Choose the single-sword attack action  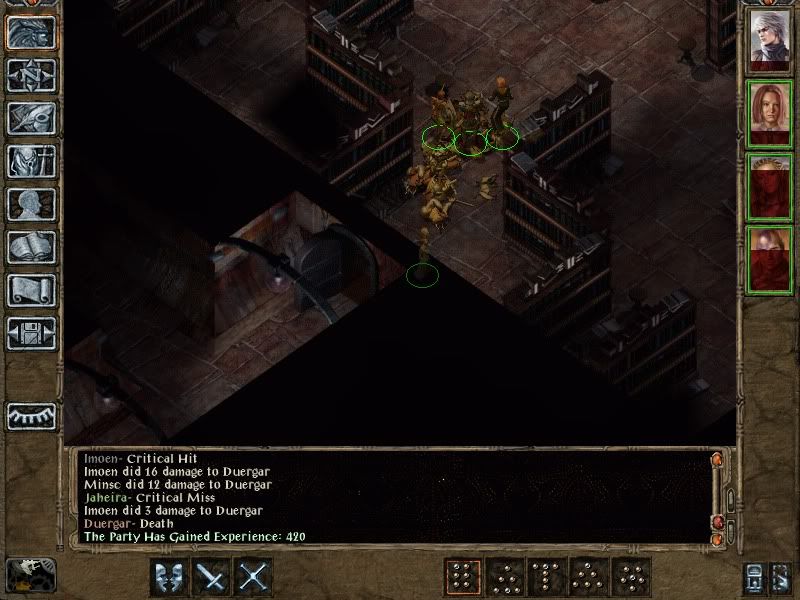pyautogui.click(x=212, y=577)
